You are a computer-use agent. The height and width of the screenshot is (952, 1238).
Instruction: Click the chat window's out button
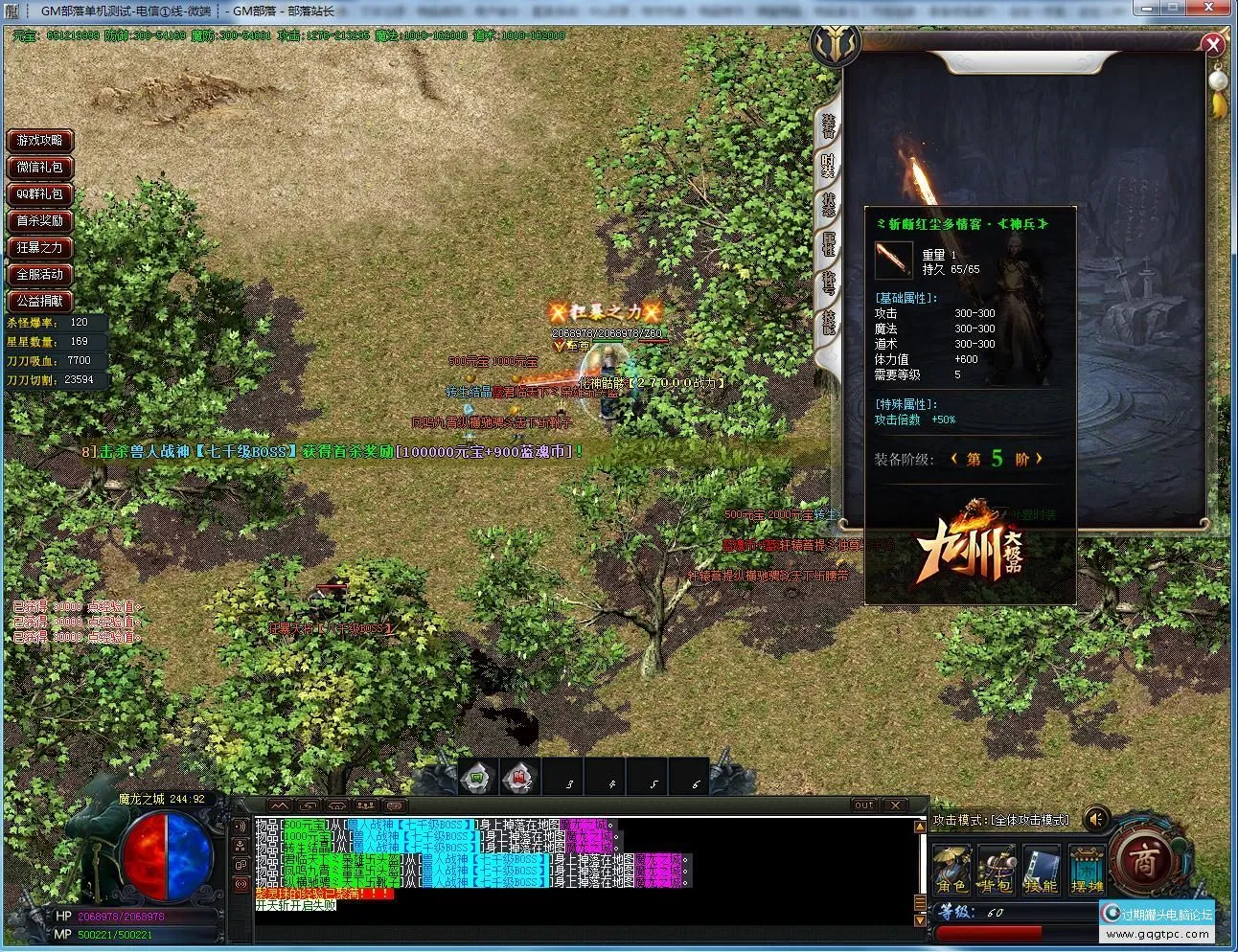tap(864, 805)
